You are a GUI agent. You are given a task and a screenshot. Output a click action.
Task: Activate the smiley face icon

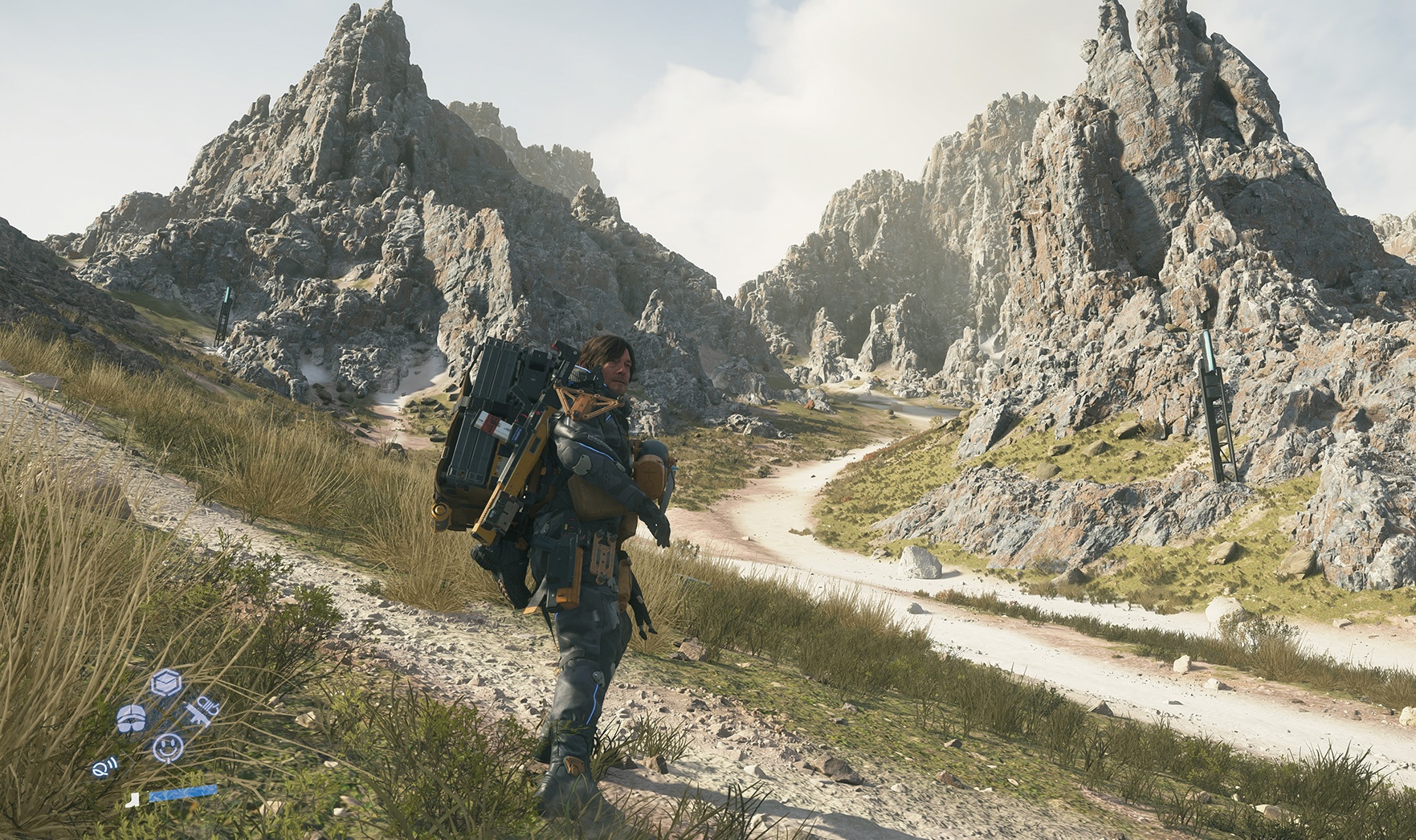(x=168, y=747)
